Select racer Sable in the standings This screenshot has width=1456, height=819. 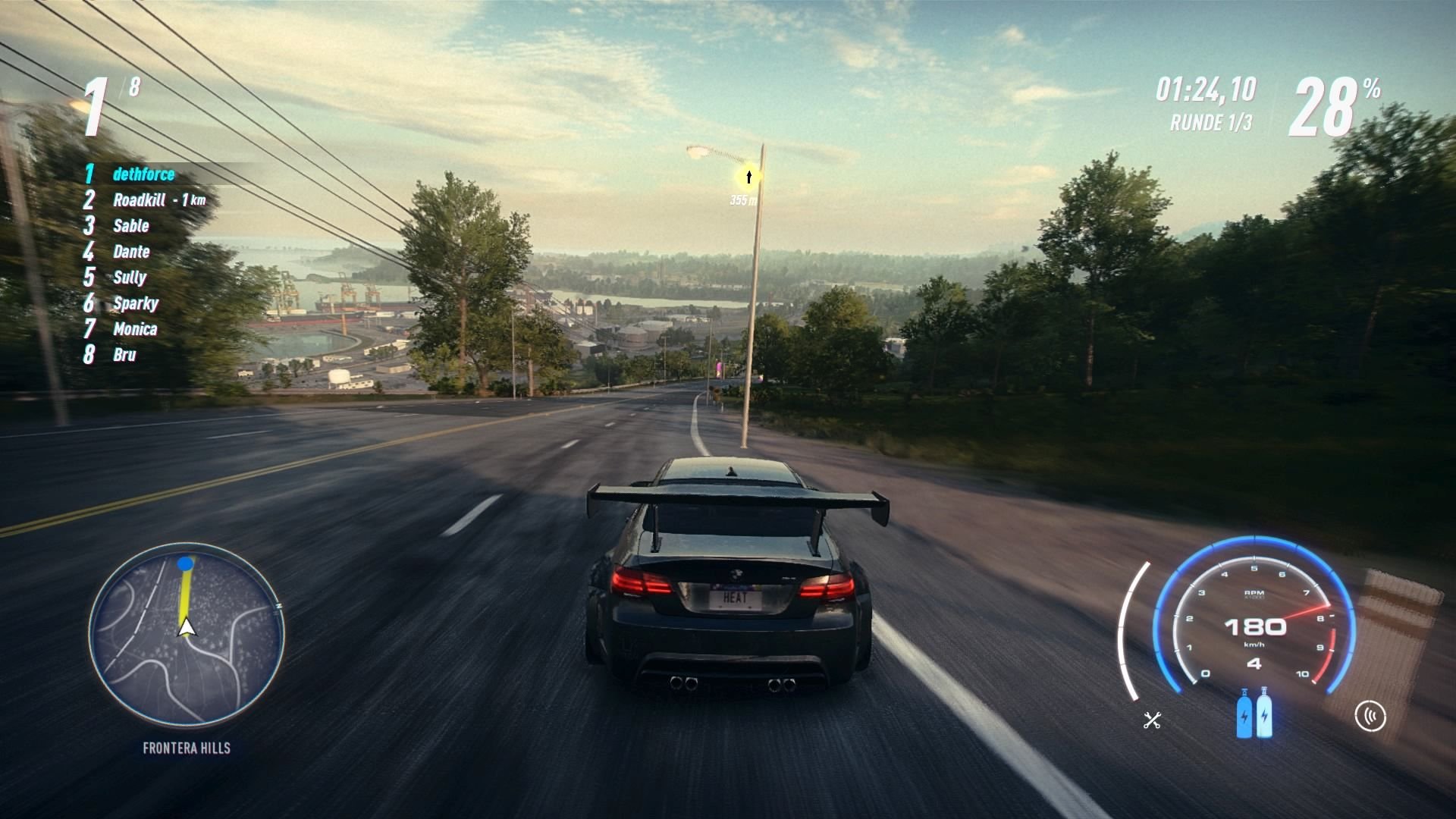click(x=130, y=226)
